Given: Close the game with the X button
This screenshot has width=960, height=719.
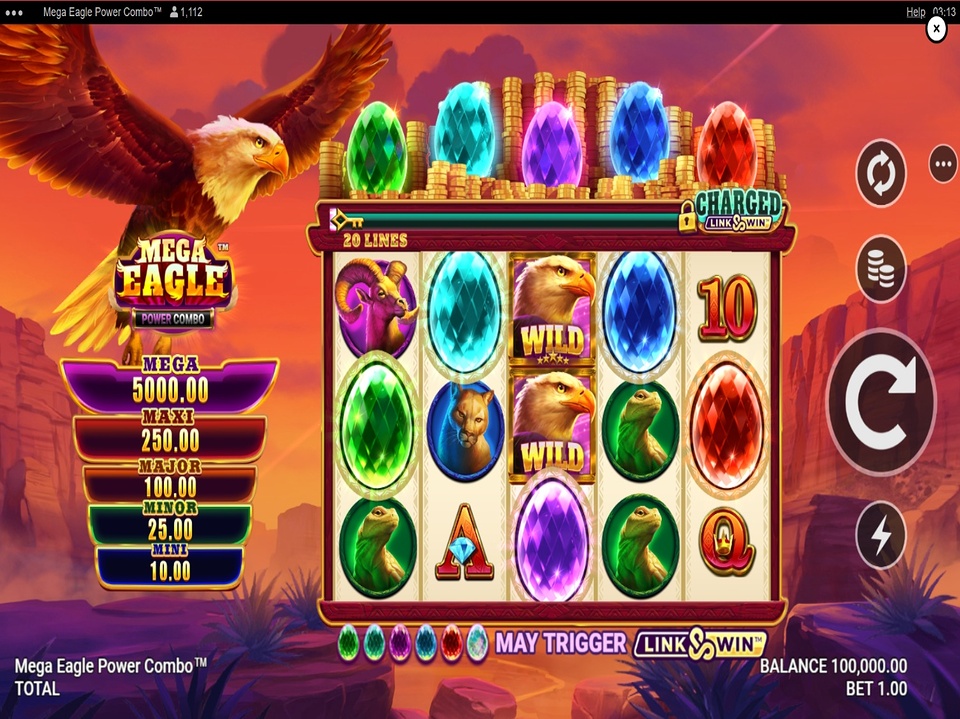Looking at the screenshot, I should (x=936, y=30).
